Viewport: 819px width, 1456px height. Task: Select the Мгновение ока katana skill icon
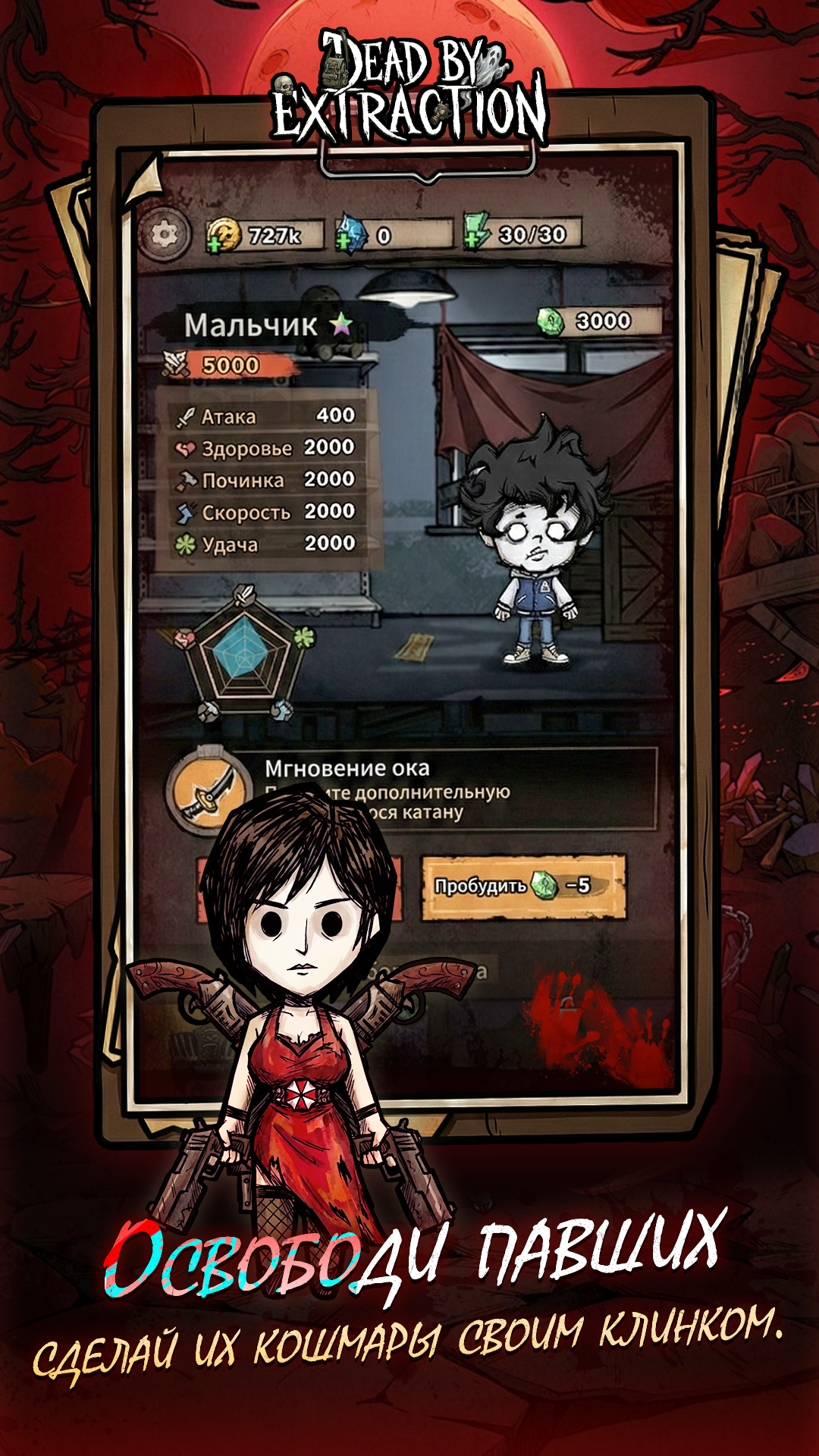[208, 791]
